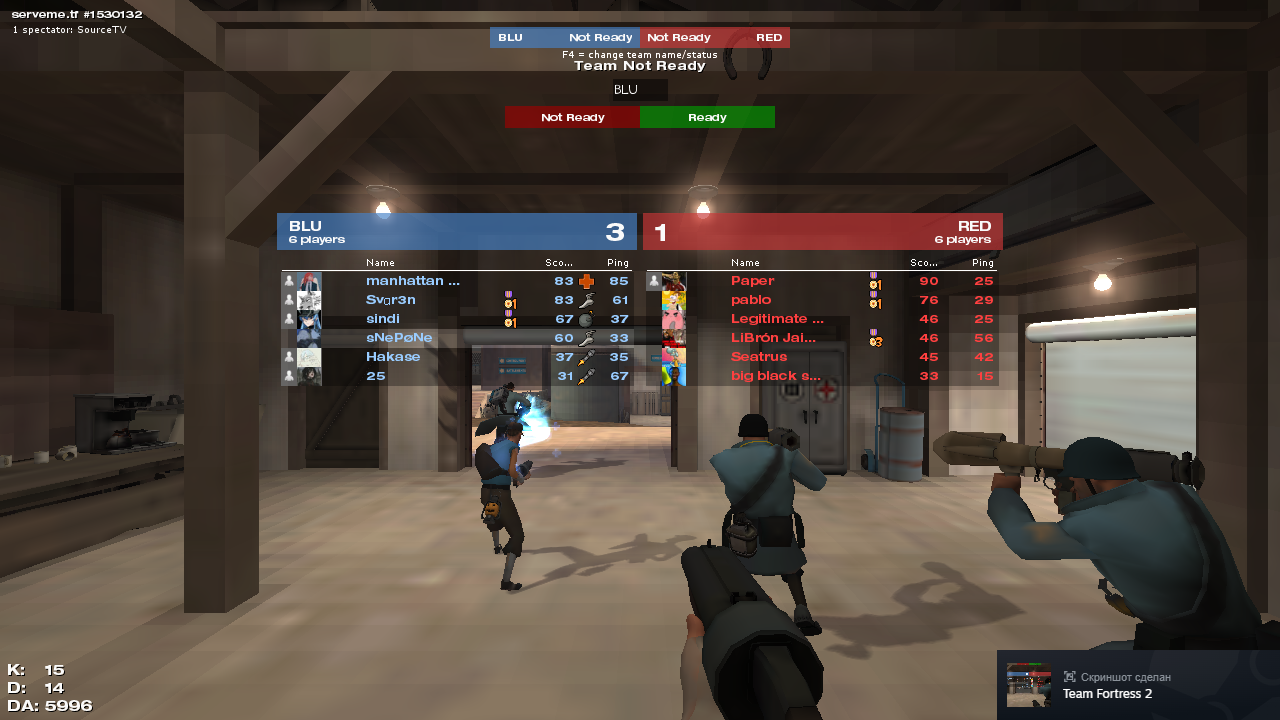Select the Legitimate player row

coord(777,319)
